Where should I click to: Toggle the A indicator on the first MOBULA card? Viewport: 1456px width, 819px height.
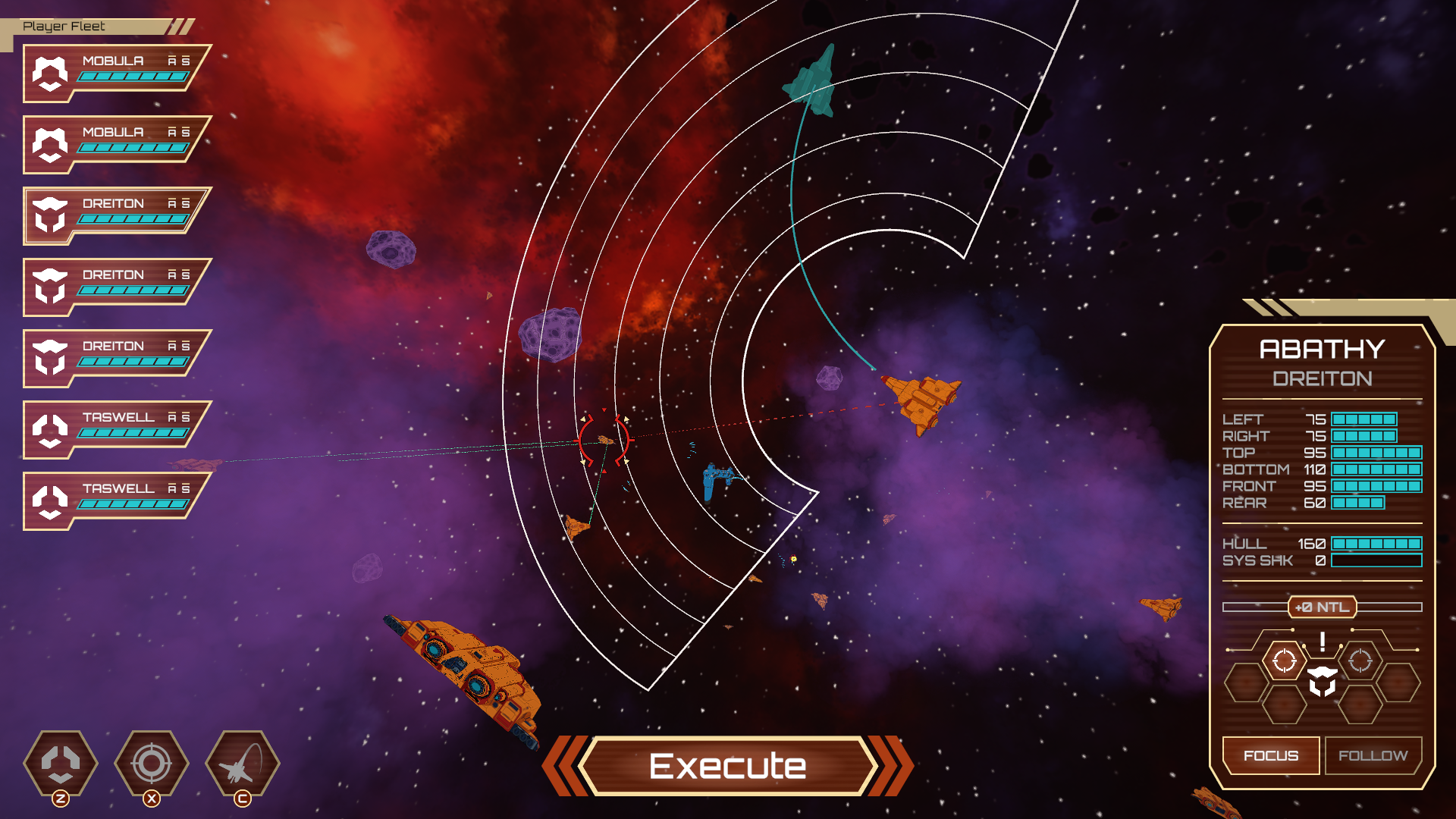click(173, 60)
